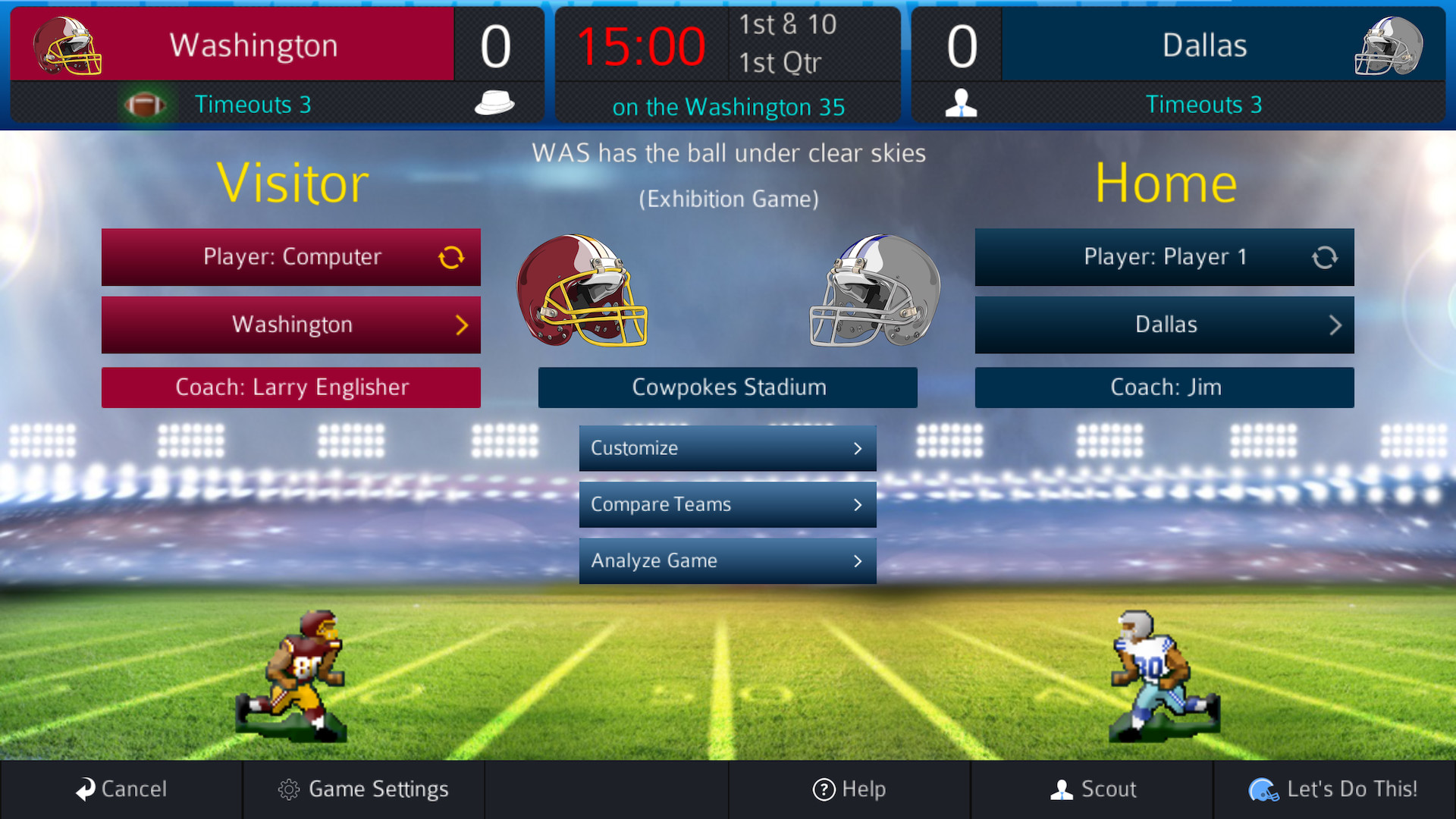Image resolution: width=1456 pixels, height=819 pixels.
Task: Toggle Washington's controller using the swap icon
Action: click(x=453, y=257)
